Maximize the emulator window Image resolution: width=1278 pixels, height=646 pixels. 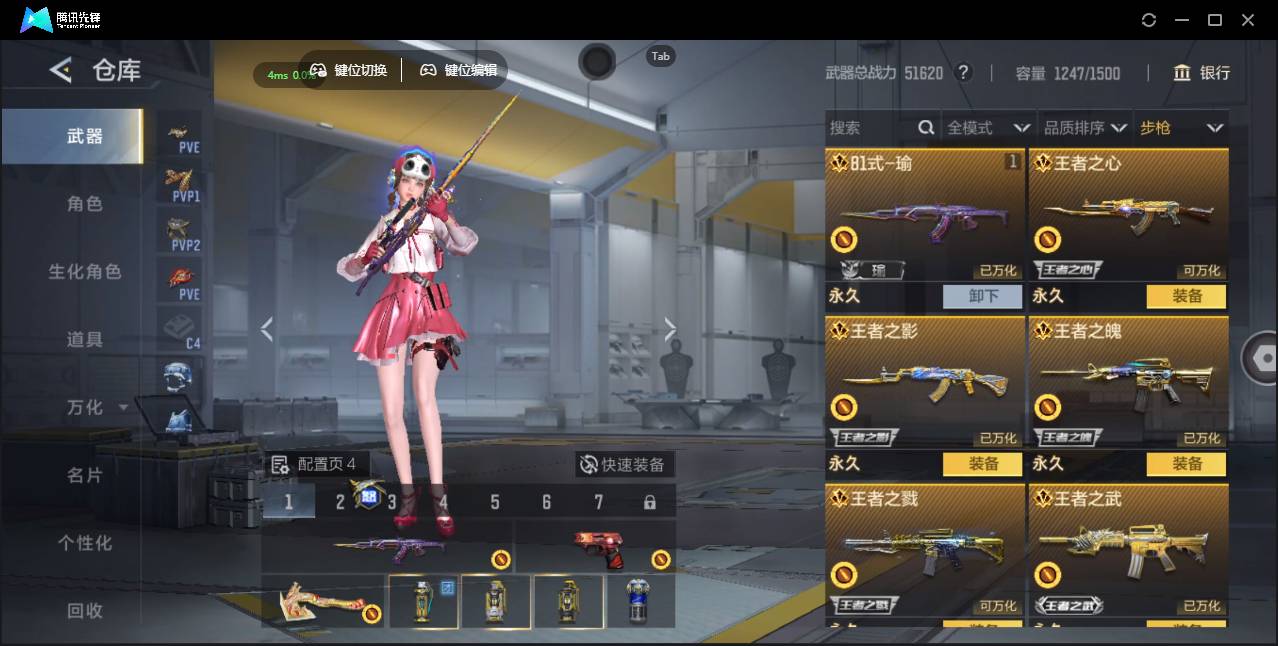click(1215, 20)
